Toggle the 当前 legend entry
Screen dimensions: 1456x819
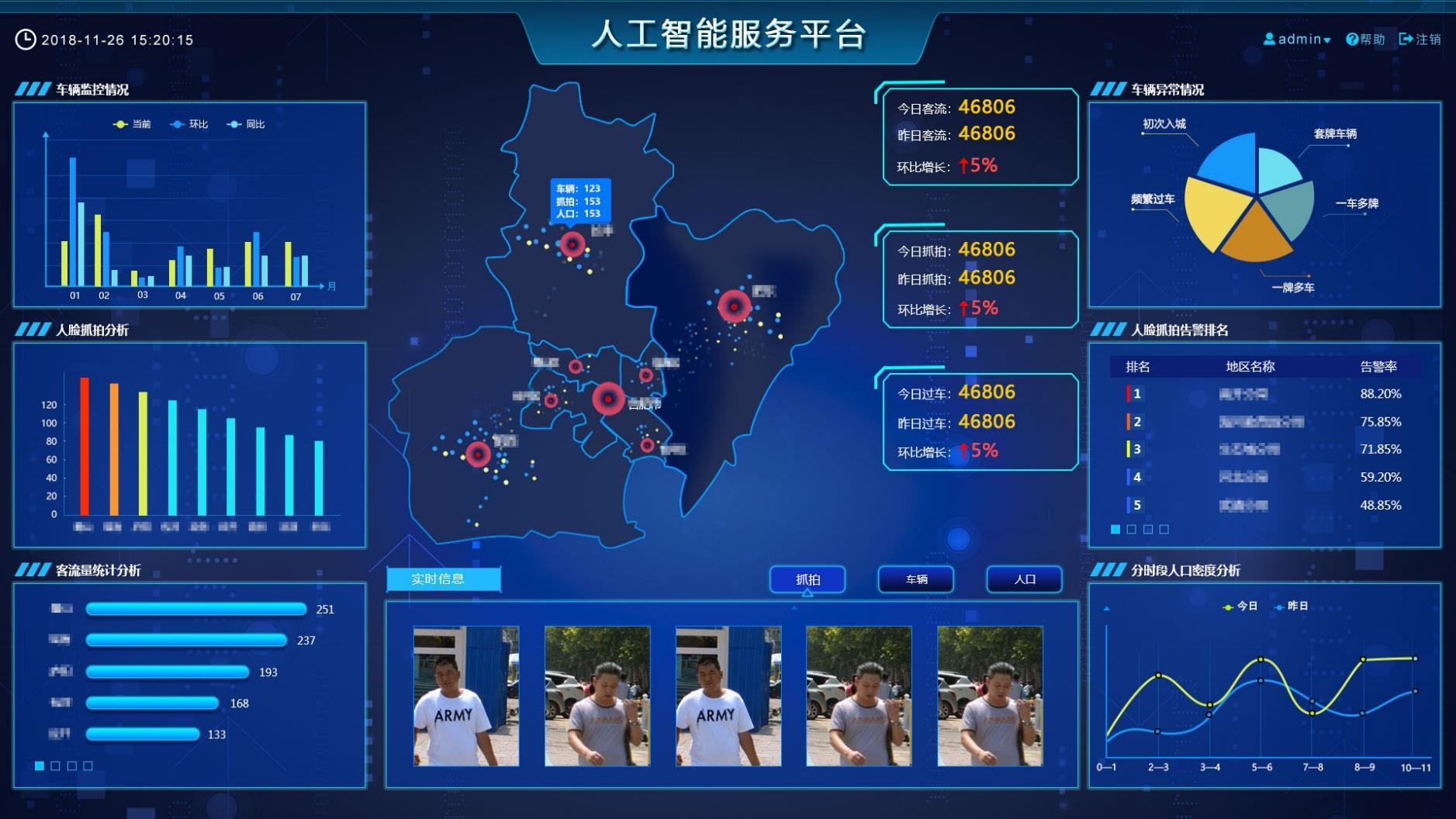tap(133, 124)
